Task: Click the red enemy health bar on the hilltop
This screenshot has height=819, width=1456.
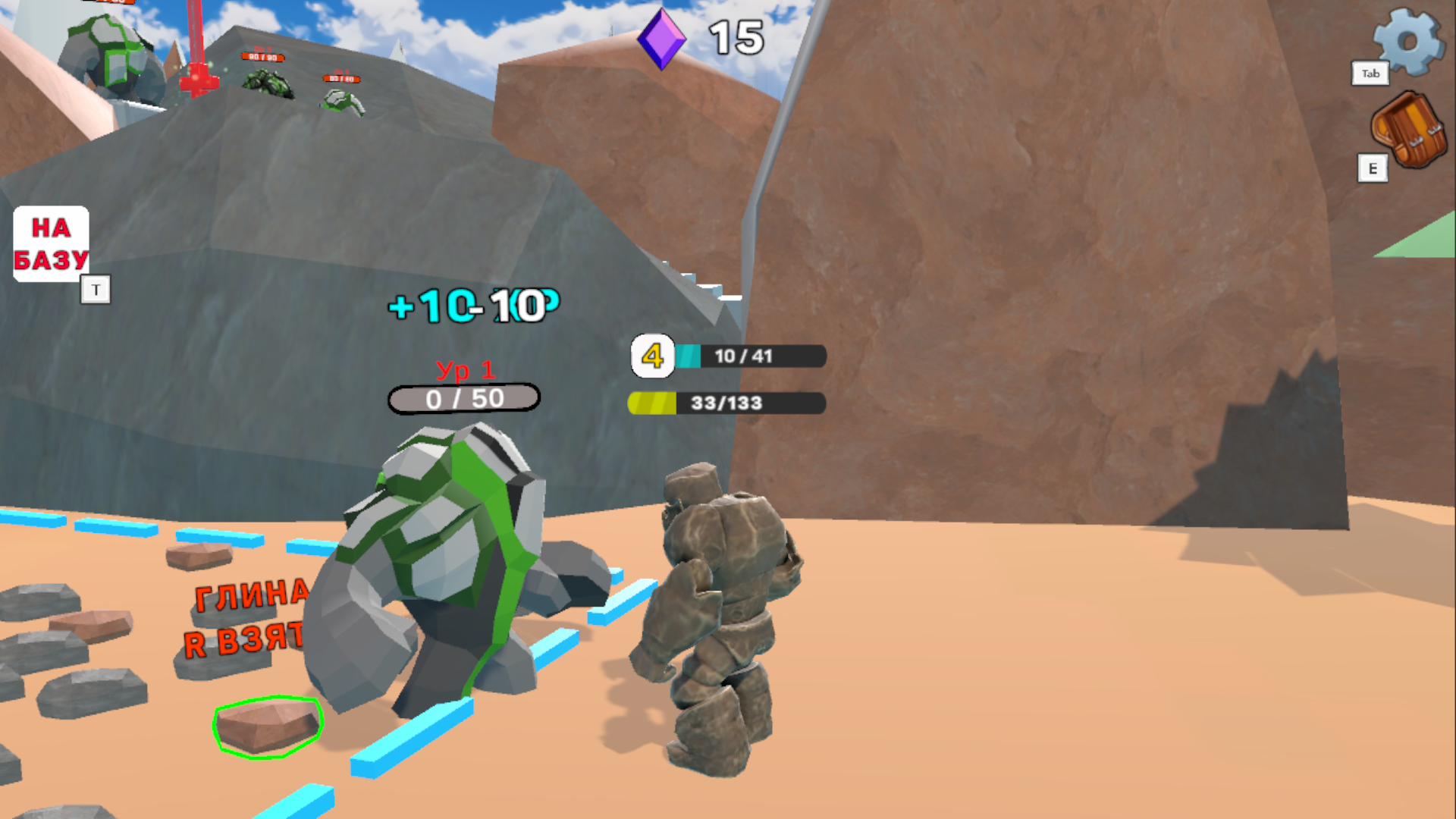Action: tap(262, 57)
